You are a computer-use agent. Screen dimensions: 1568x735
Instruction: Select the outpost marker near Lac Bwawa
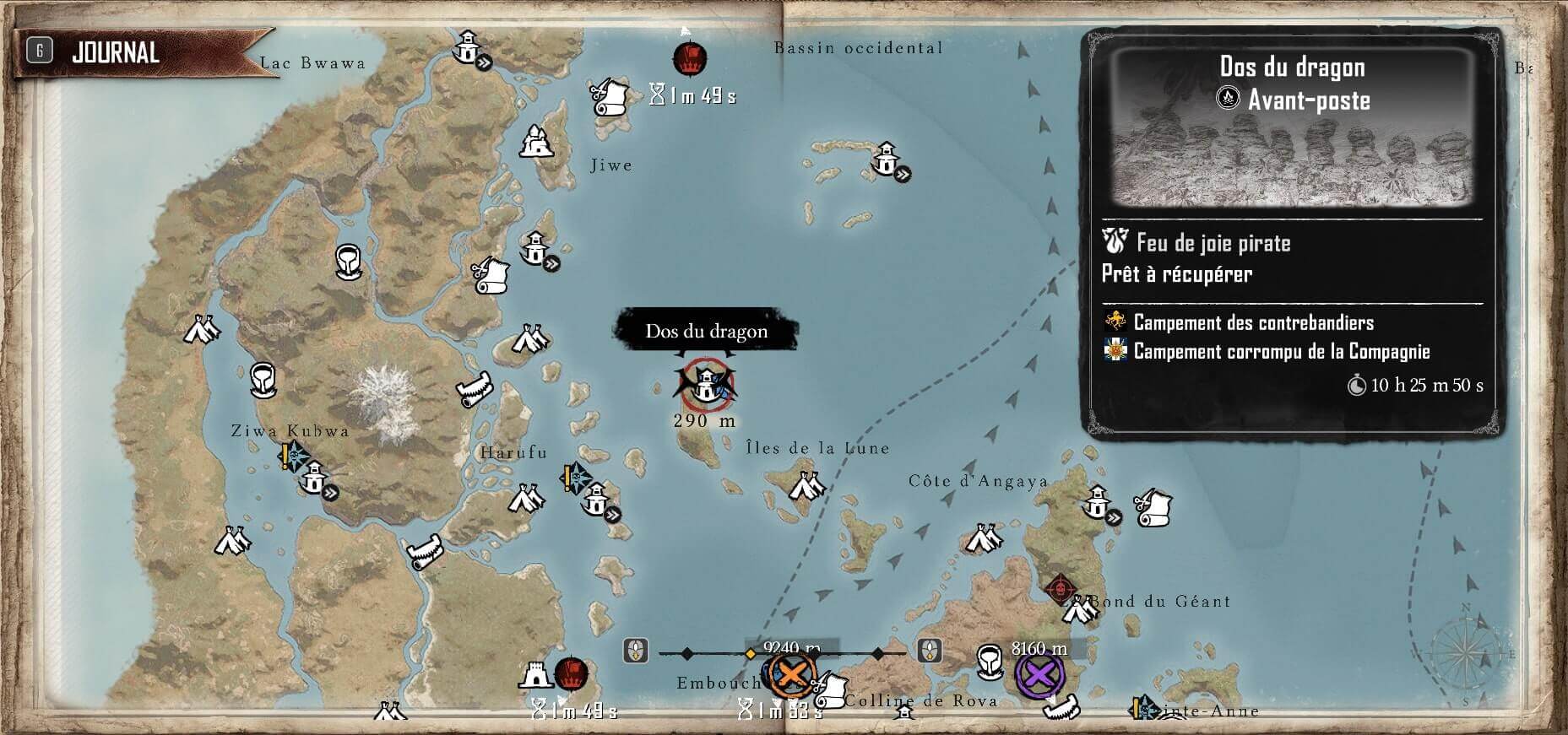(467, 47)
